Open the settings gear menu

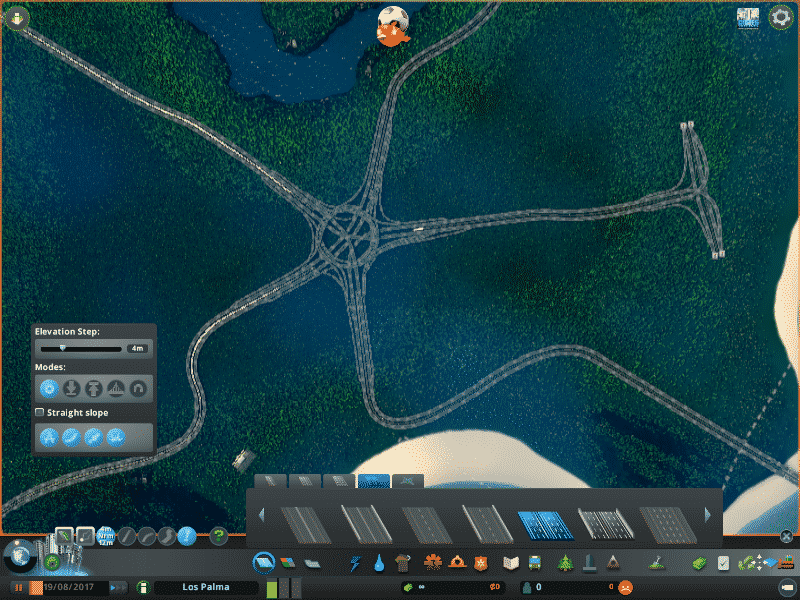click(x=780, y=18)
